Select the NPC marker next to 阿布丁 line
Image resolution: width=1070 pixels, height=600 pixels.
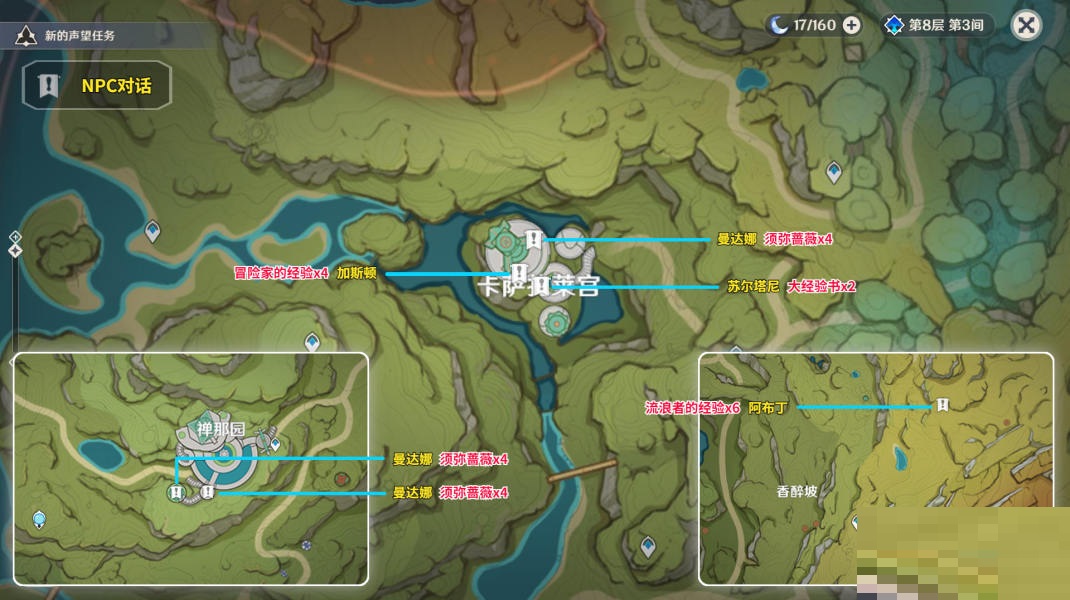[942, 405]
